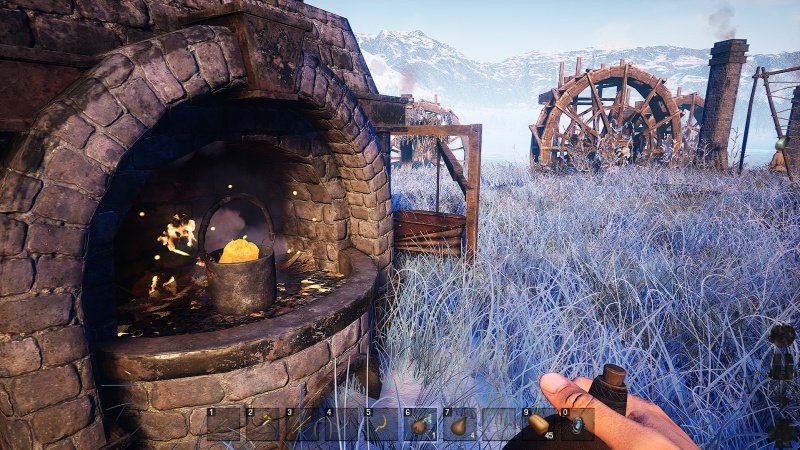Choose the waterskin pouch in slot 6
The height and width of the screenshot is (450, 800).
pos(420,424)
